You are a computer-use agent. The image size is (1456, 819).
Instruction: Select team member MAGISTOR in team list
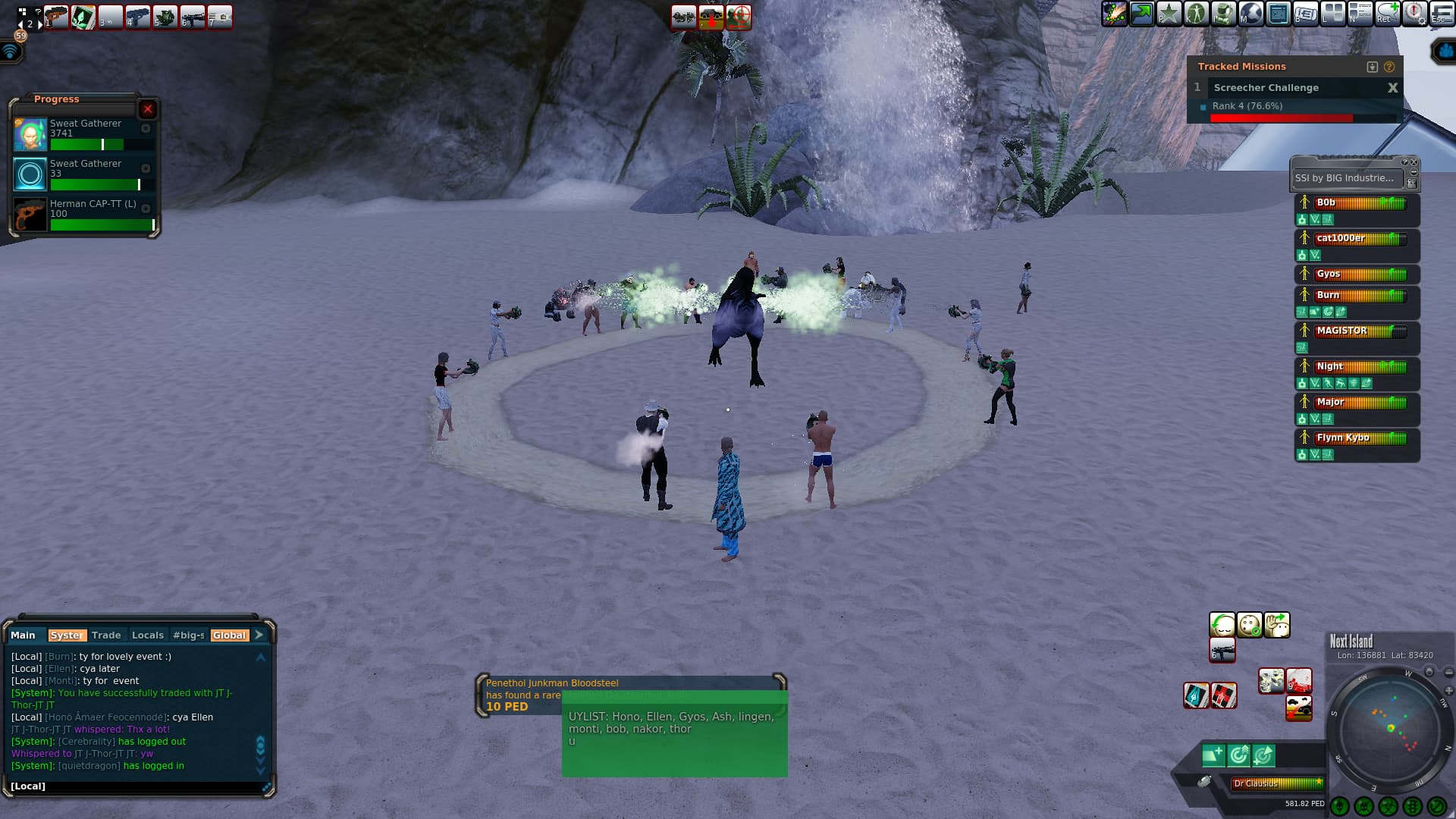1357,331
